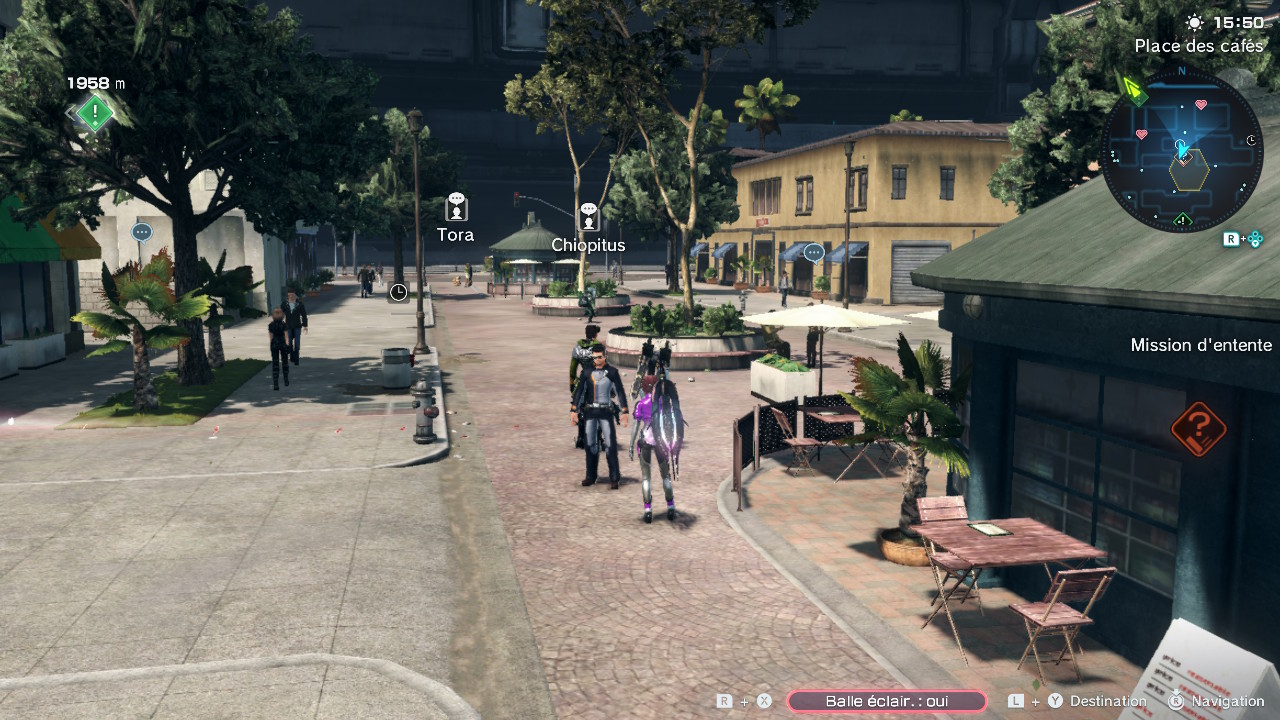Open the circular minimap
1280x720 pixels.
(x=1182, y=150)
